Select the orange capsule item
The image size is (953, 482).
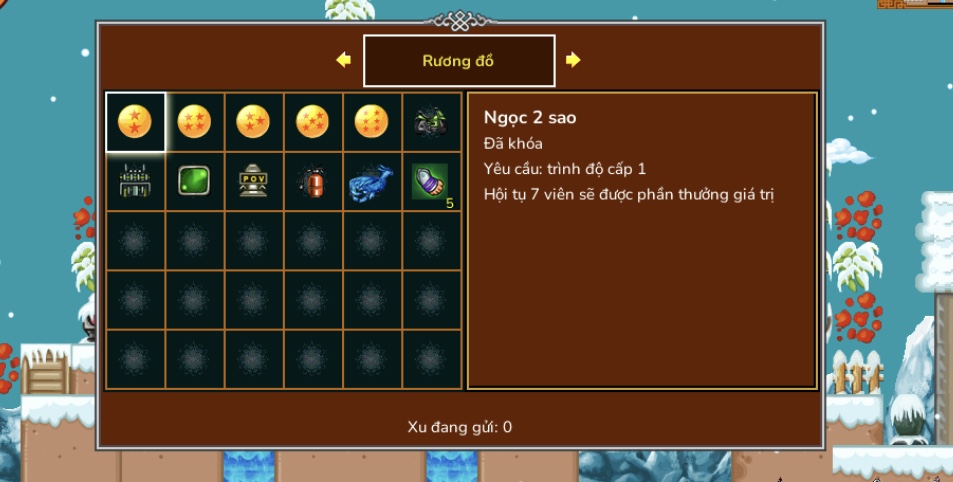tap(313, 181)
